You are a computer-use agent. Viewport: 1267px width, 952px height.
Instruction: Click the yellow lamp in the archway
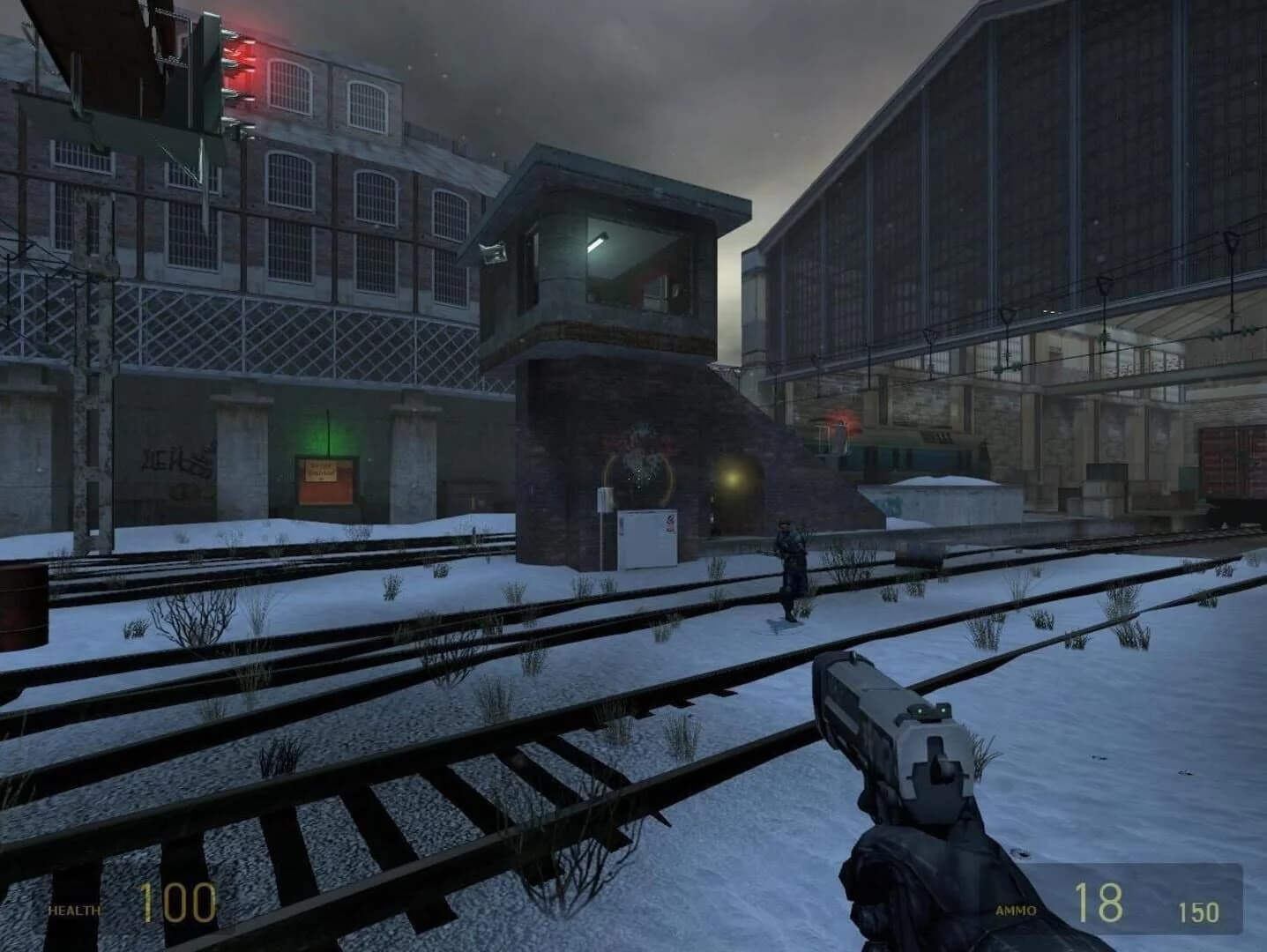730,480
